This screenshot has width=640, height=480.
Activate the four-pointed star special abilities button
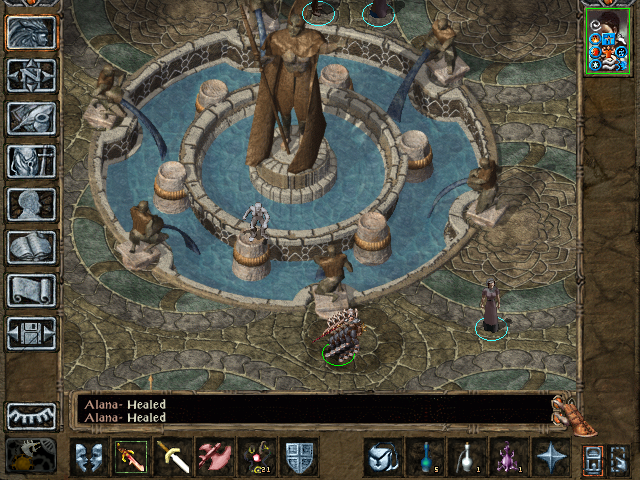pyautogui.click(x=550, y=457)
